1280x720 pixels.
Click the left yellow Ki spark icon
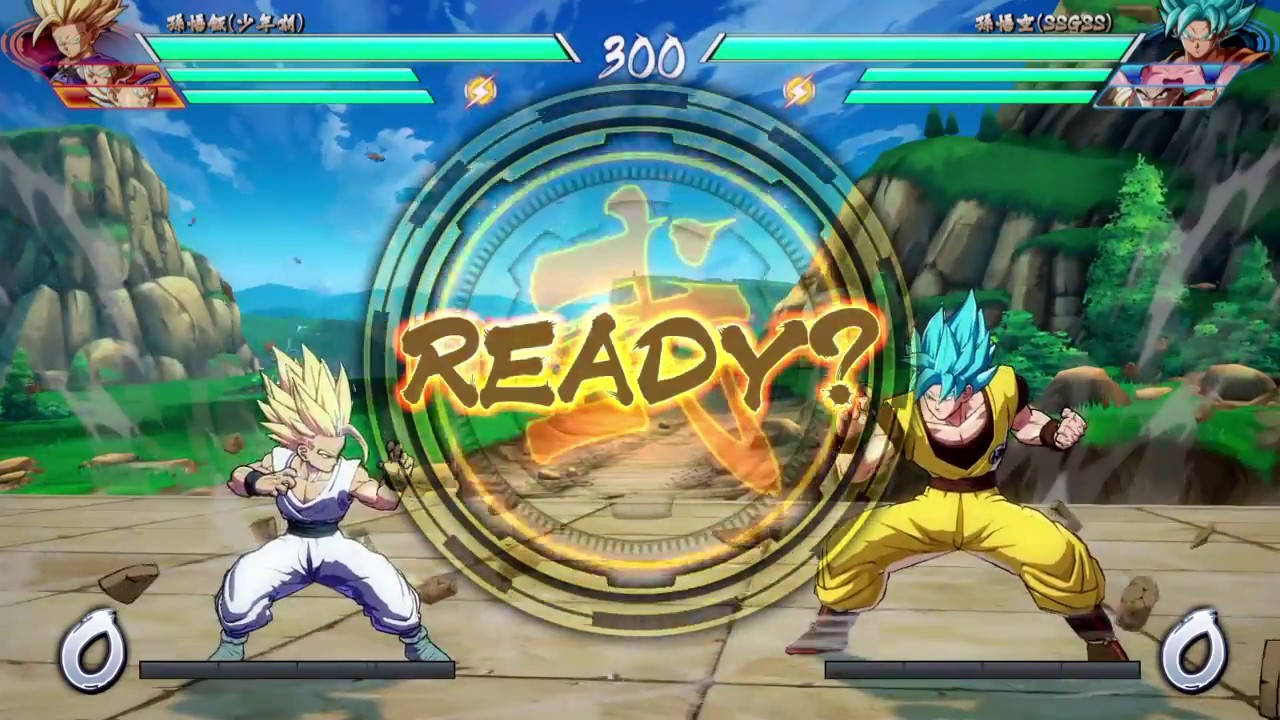pyautogui.click(x=480, y=91)
